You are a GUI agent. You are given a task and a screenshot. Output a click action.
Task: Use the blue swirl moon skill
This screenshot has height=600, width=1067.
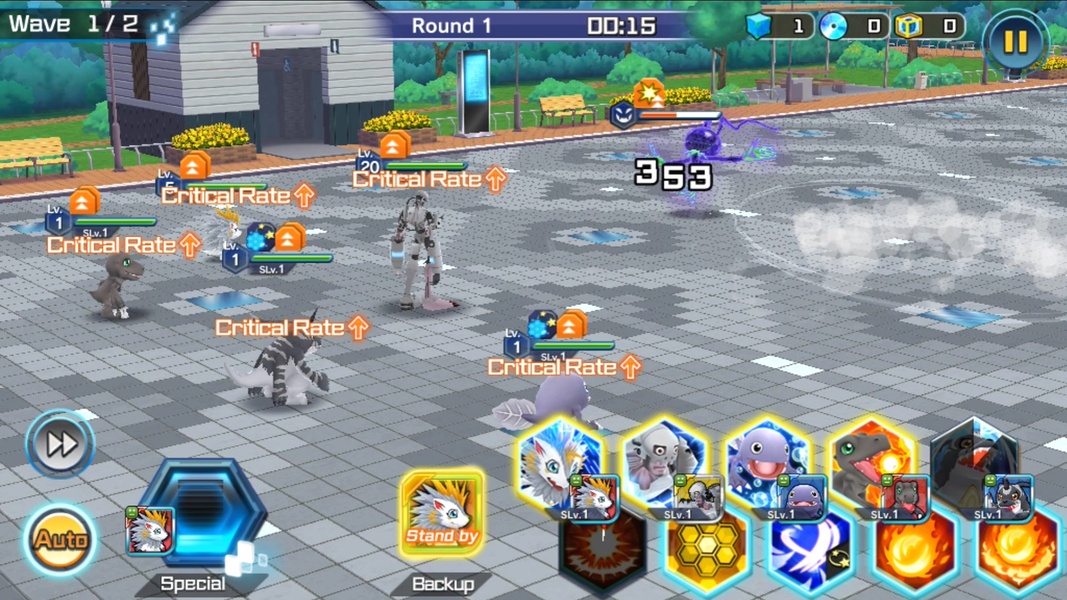[x=810, y=555]
